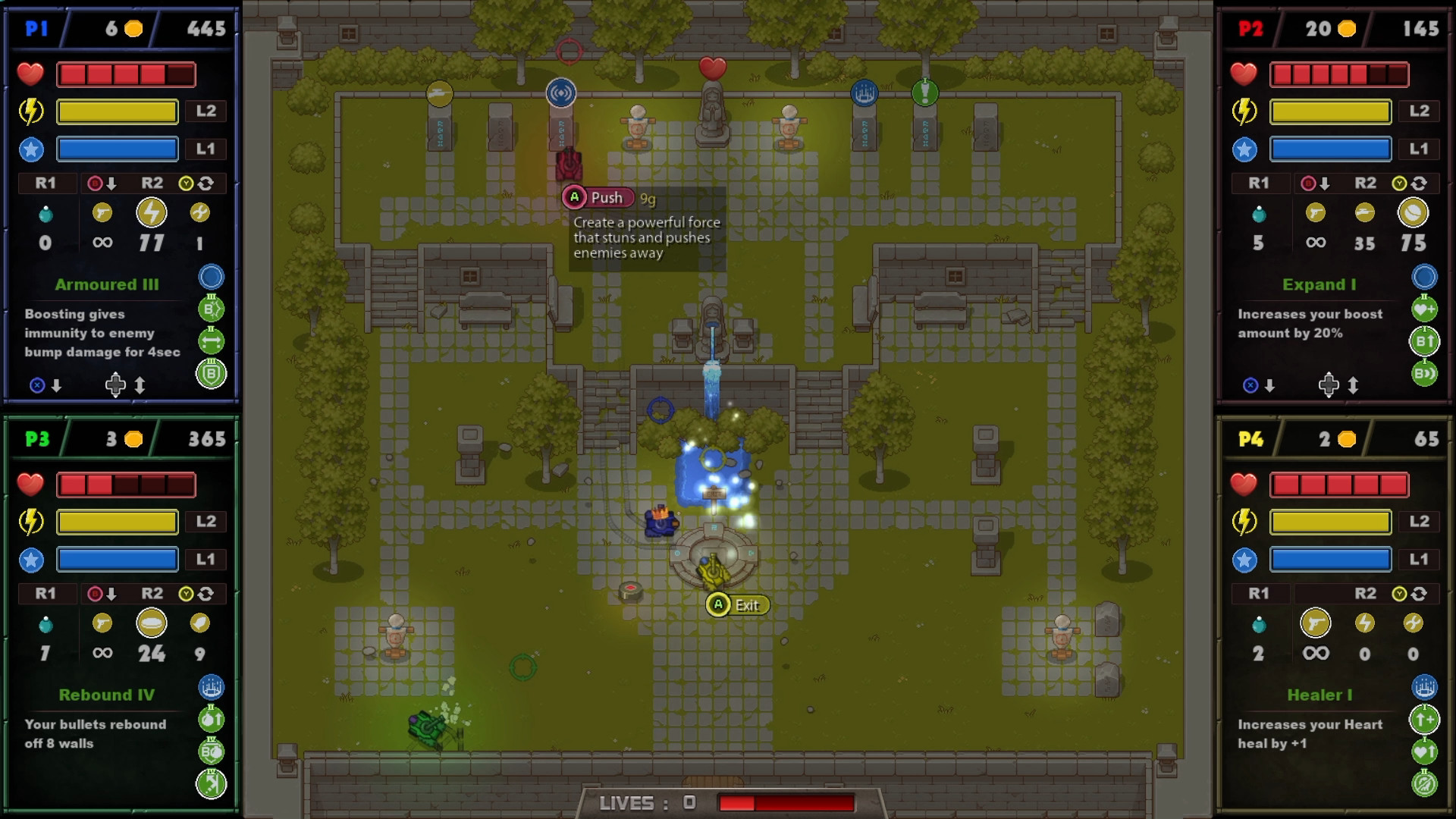Image resolution: width=1456 pixels, height=819 pixels.
Task: Click the teal grenade icon in P3's panel
Action: pos(46,623)
